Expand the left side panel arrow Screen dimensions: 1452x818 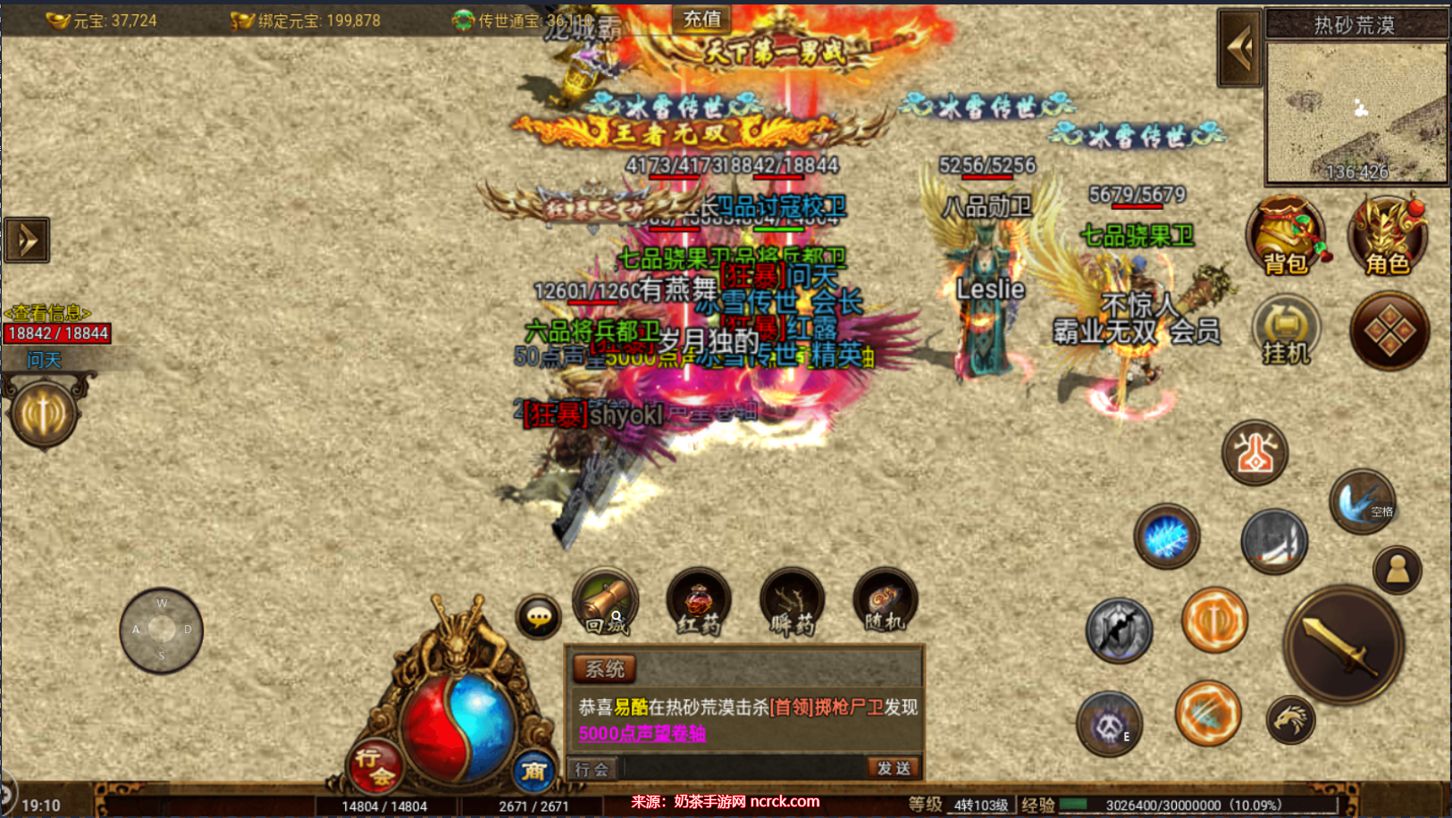point(26,240)
